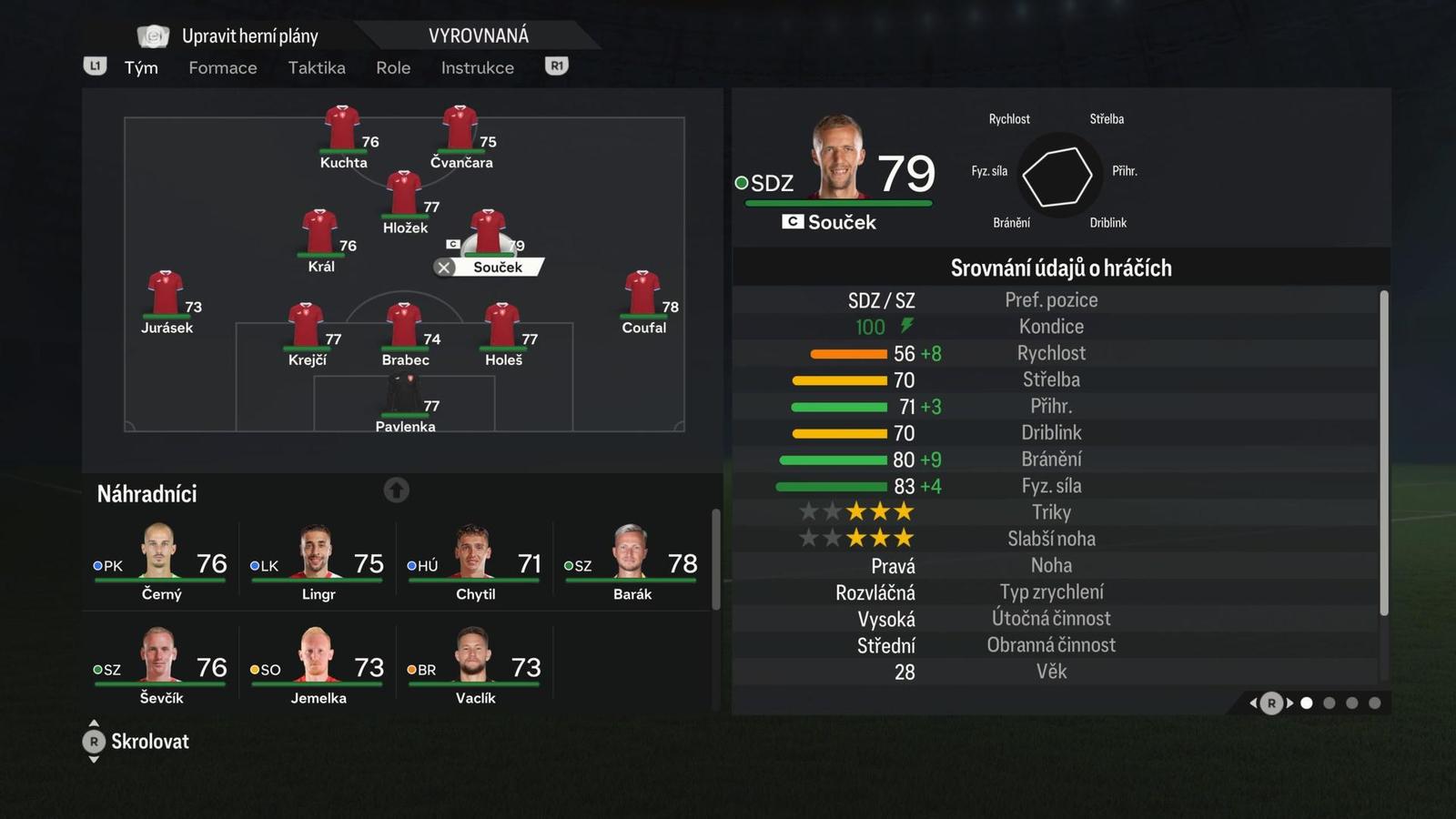Click the up arrow above Náhradníci
Screen dimensions: 1456x819
(x=396, y=490)
